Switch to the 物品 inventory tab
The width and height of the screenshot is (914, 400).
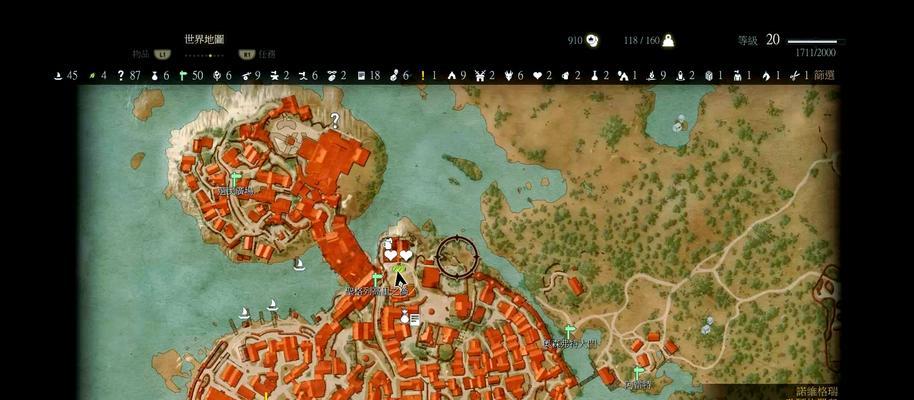point(140,54)
